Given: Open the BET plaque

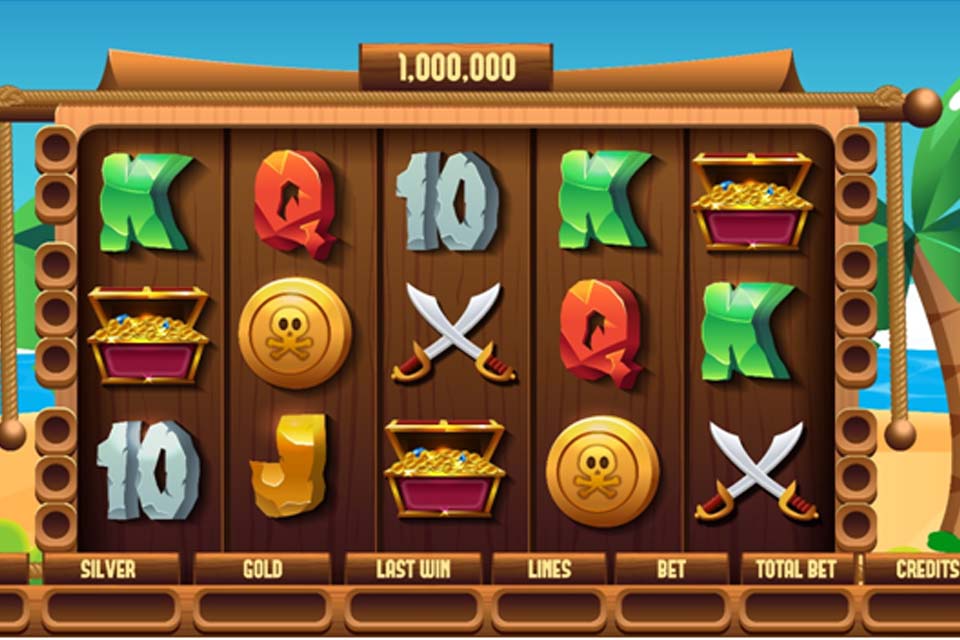Looking at the screenshot, I should (x=671, y=569).
